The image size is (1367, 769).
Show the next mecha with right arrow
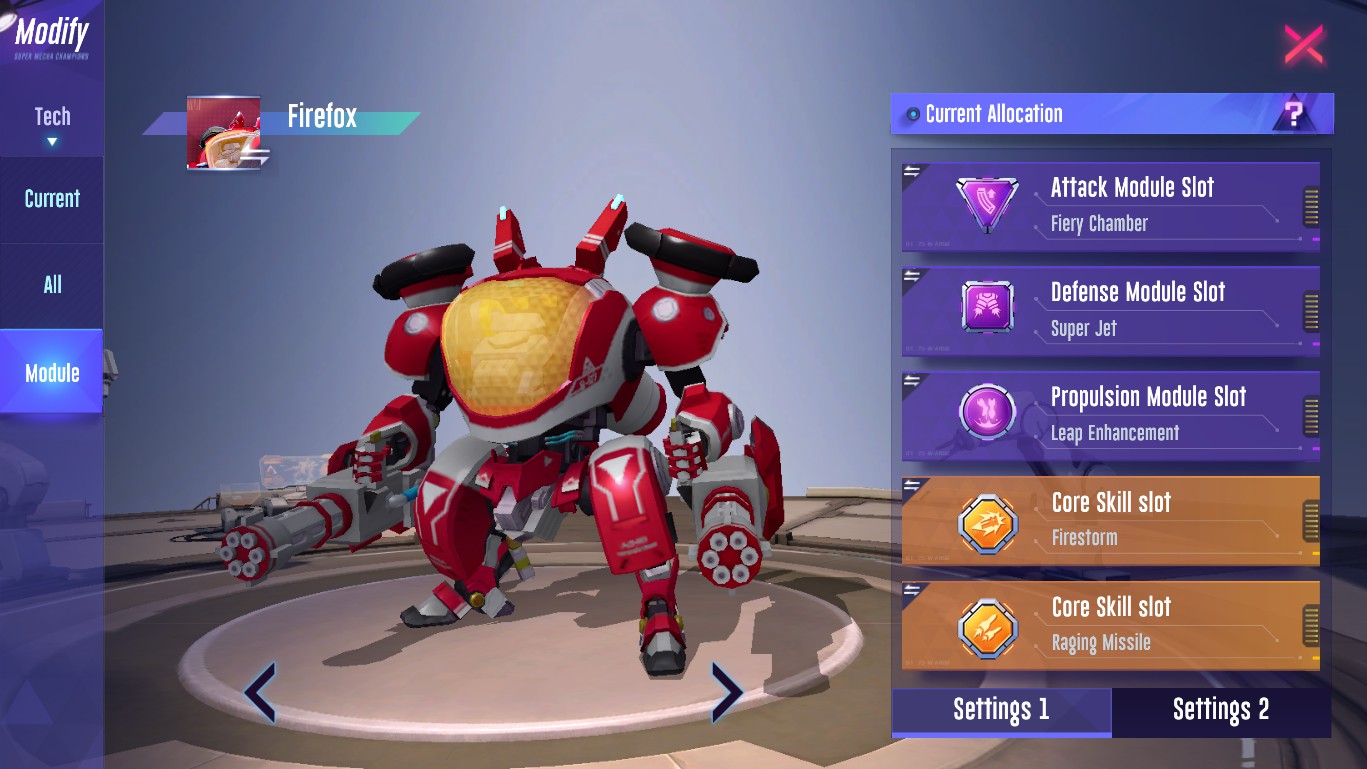726,692
